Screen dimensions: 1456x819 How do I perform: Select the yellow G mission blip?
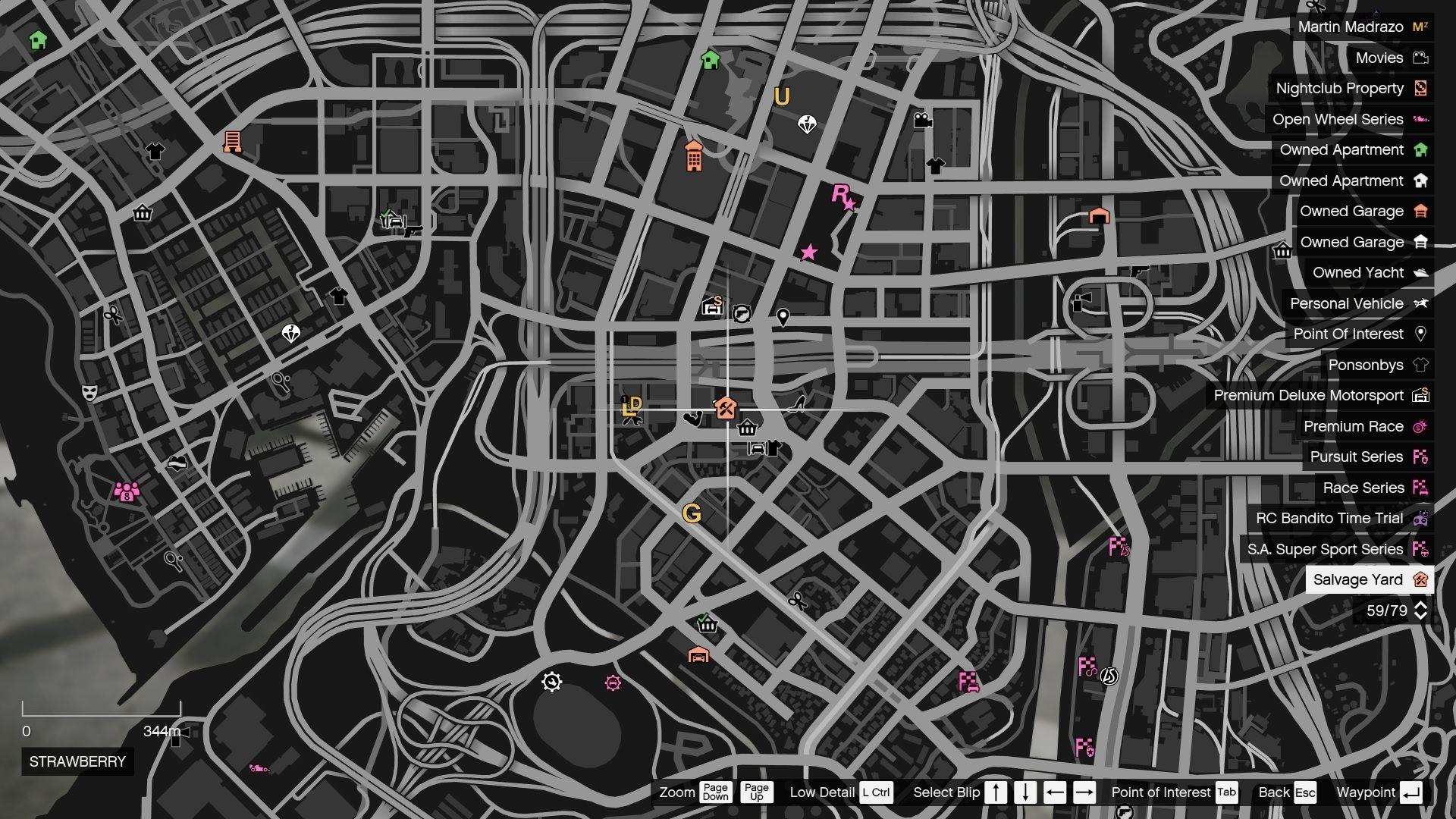(x=691, y=515)
